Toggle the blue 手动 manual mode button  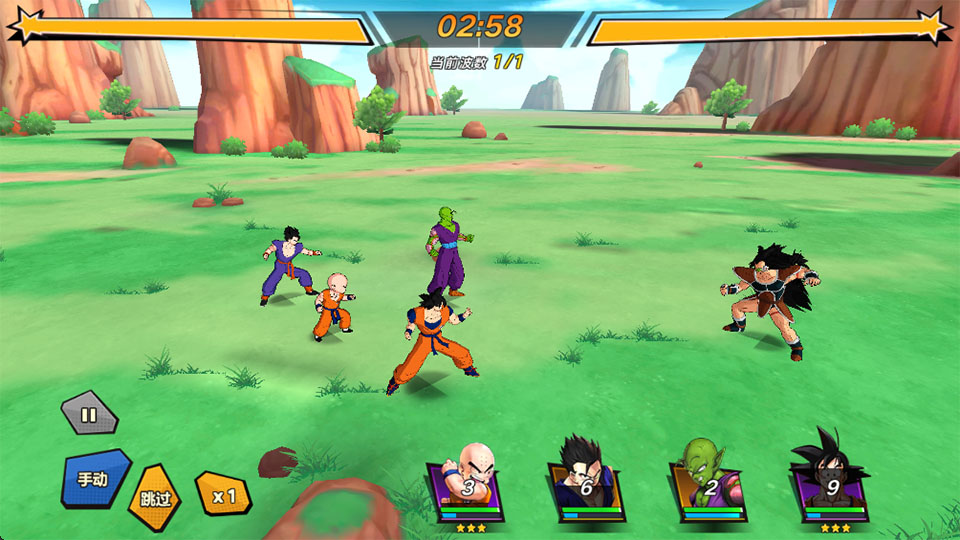click(95, 478)
